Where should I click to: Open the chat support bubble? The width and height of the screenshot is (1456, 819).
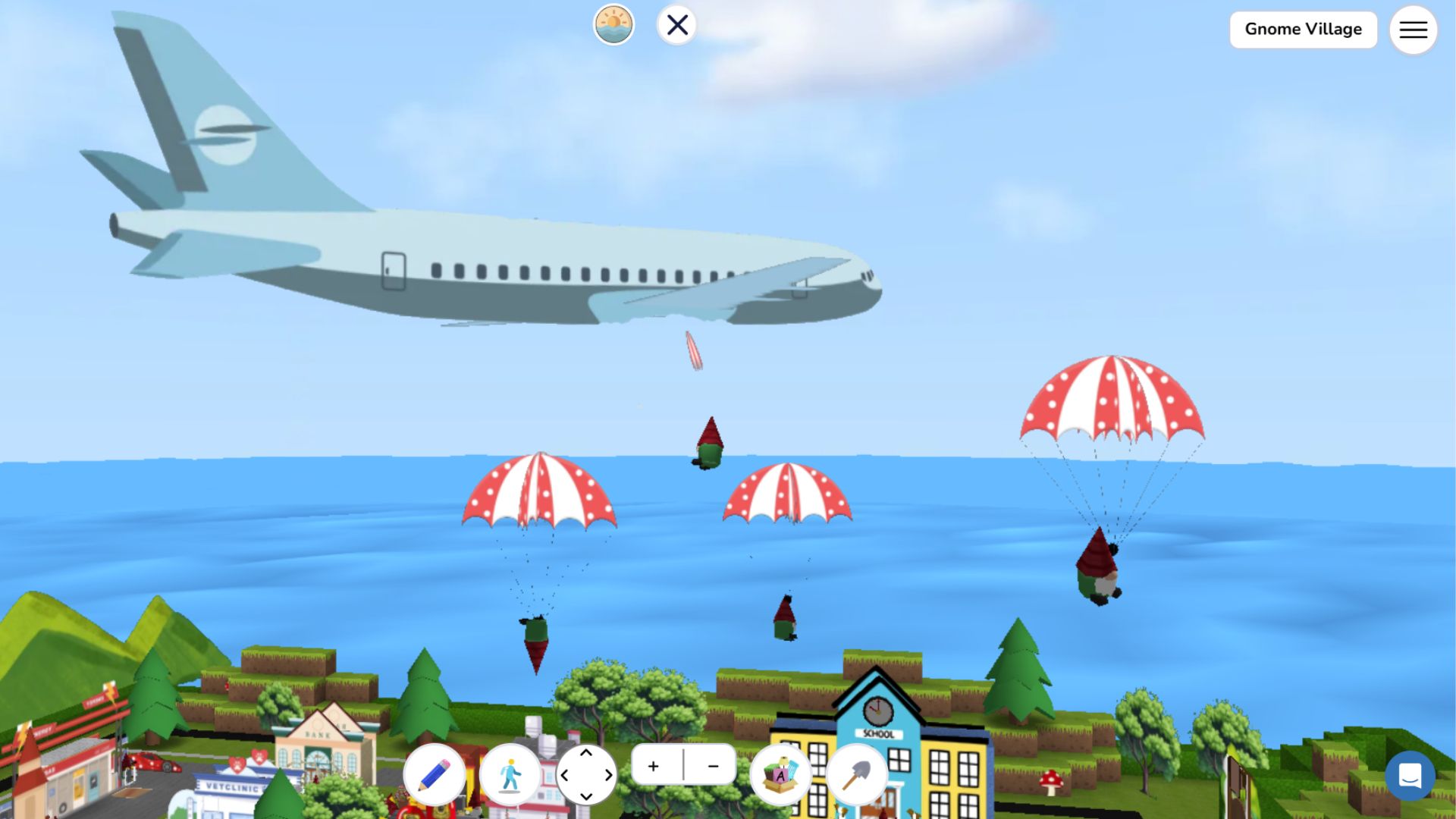click(1409, 777)
